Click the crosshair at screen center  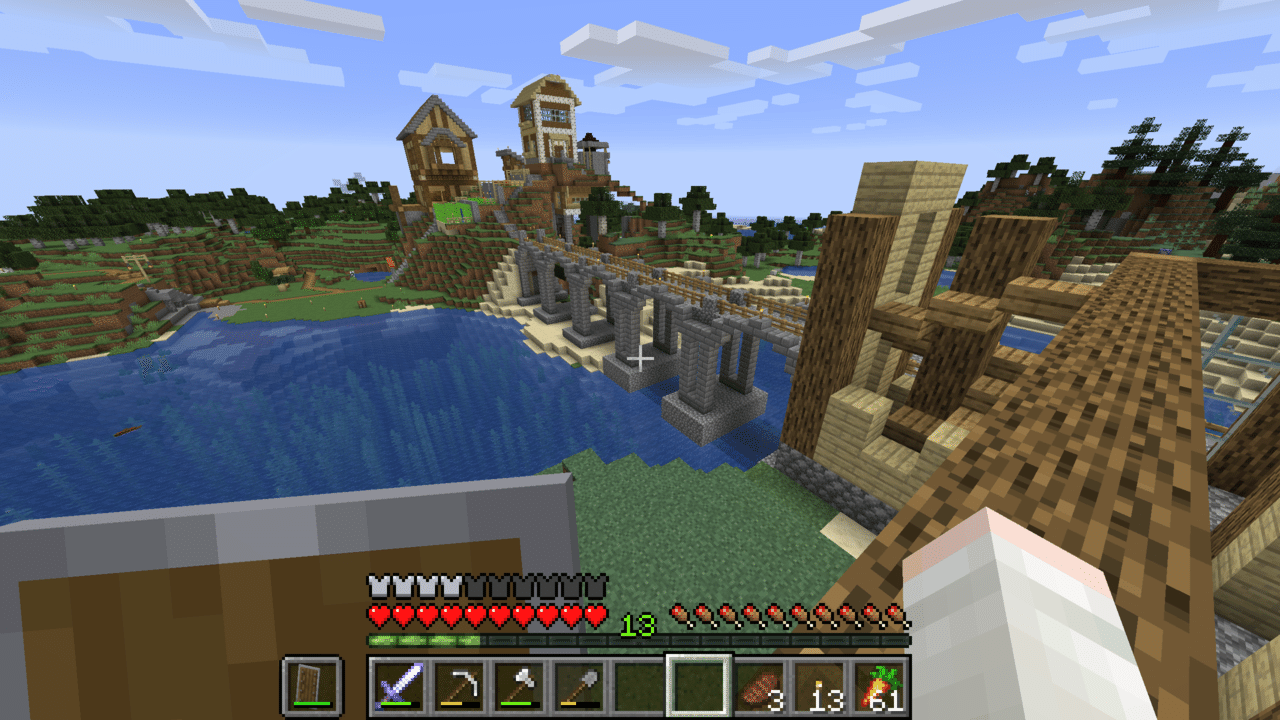pyautogui.click(x=640, y=358)
